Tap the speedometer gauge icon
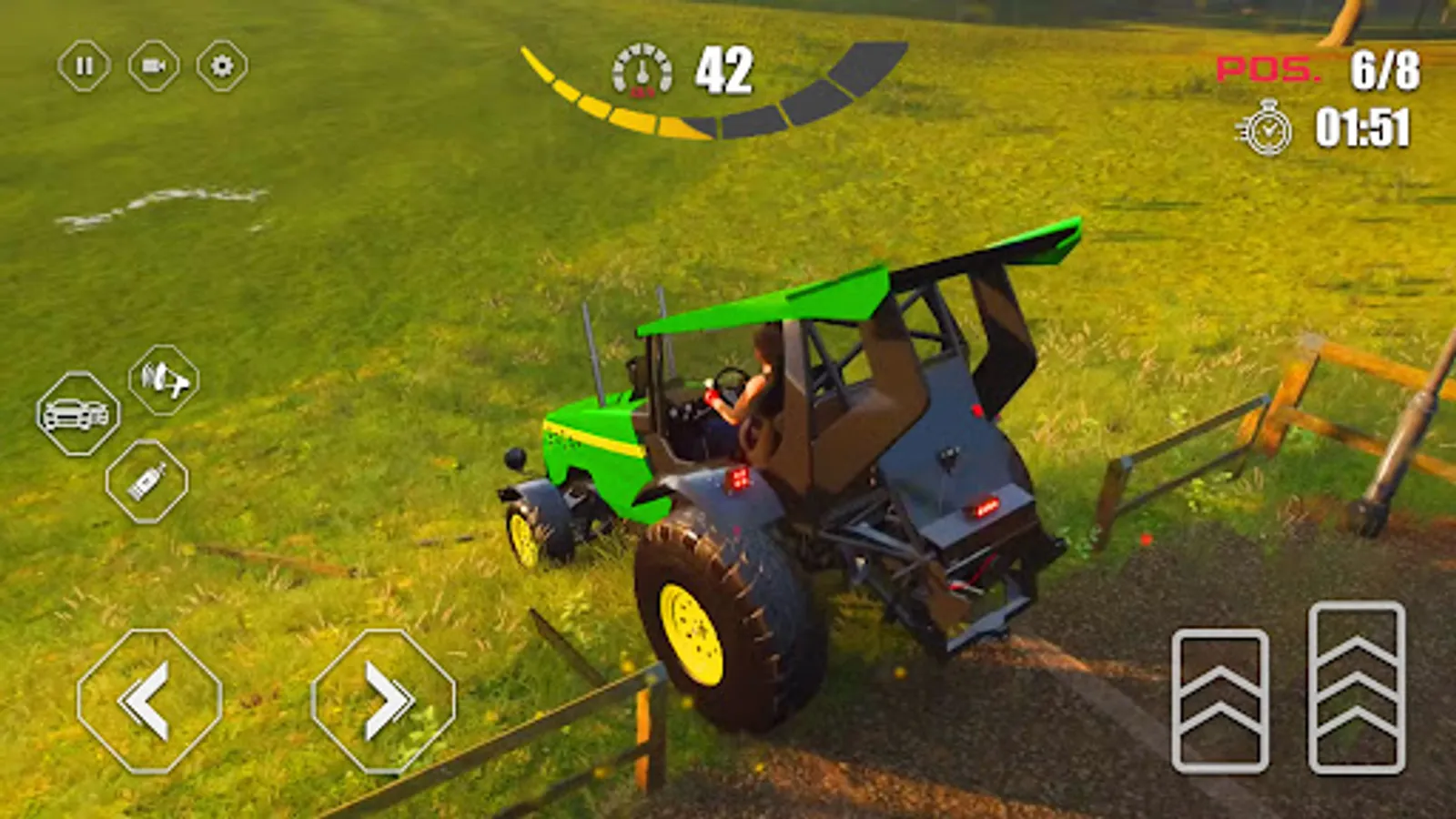The height and width of the screenshot is (819, 1456). [x=641, y=70]
